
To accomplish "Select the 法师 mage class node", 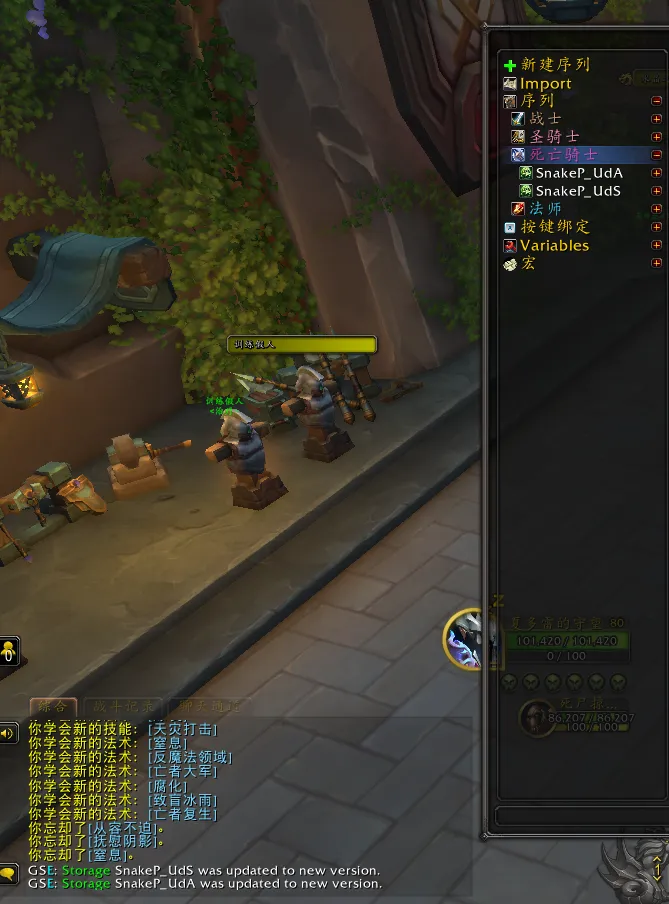I will pyautogui.click(x=545, y=209).
